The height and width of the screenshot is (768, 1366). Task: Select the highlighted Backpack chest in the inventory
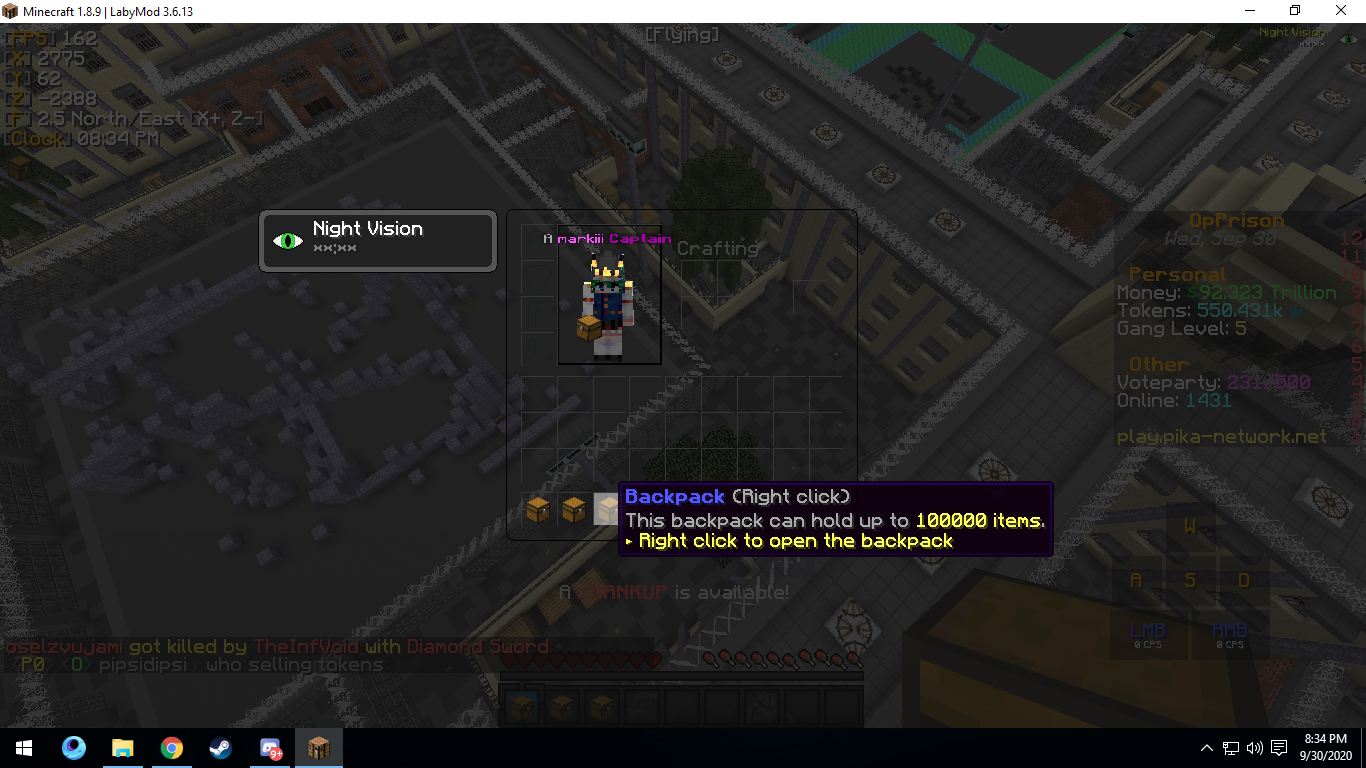click(607, 509)
